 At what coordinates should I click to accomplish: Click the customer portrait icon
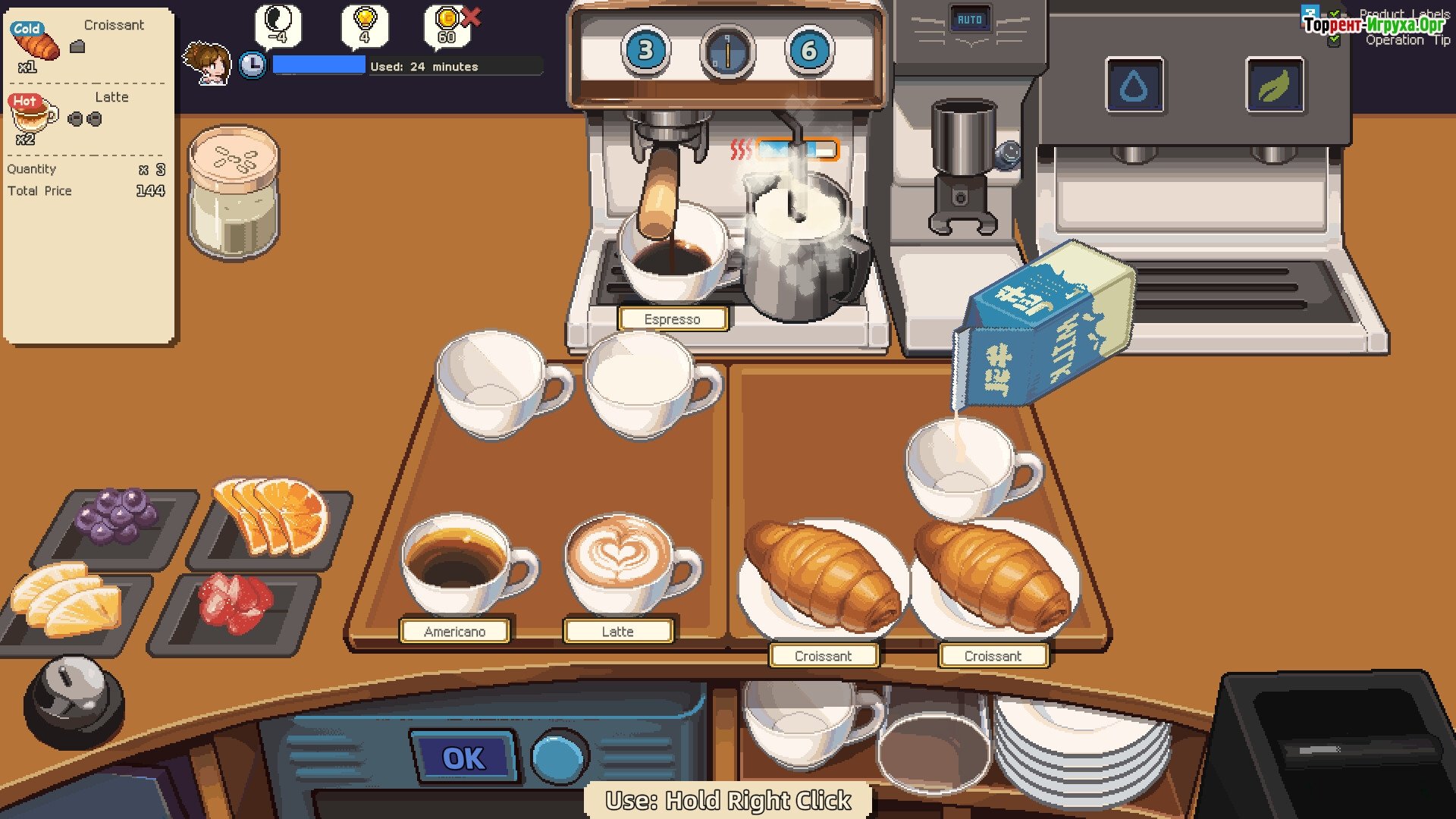[207, 63]
